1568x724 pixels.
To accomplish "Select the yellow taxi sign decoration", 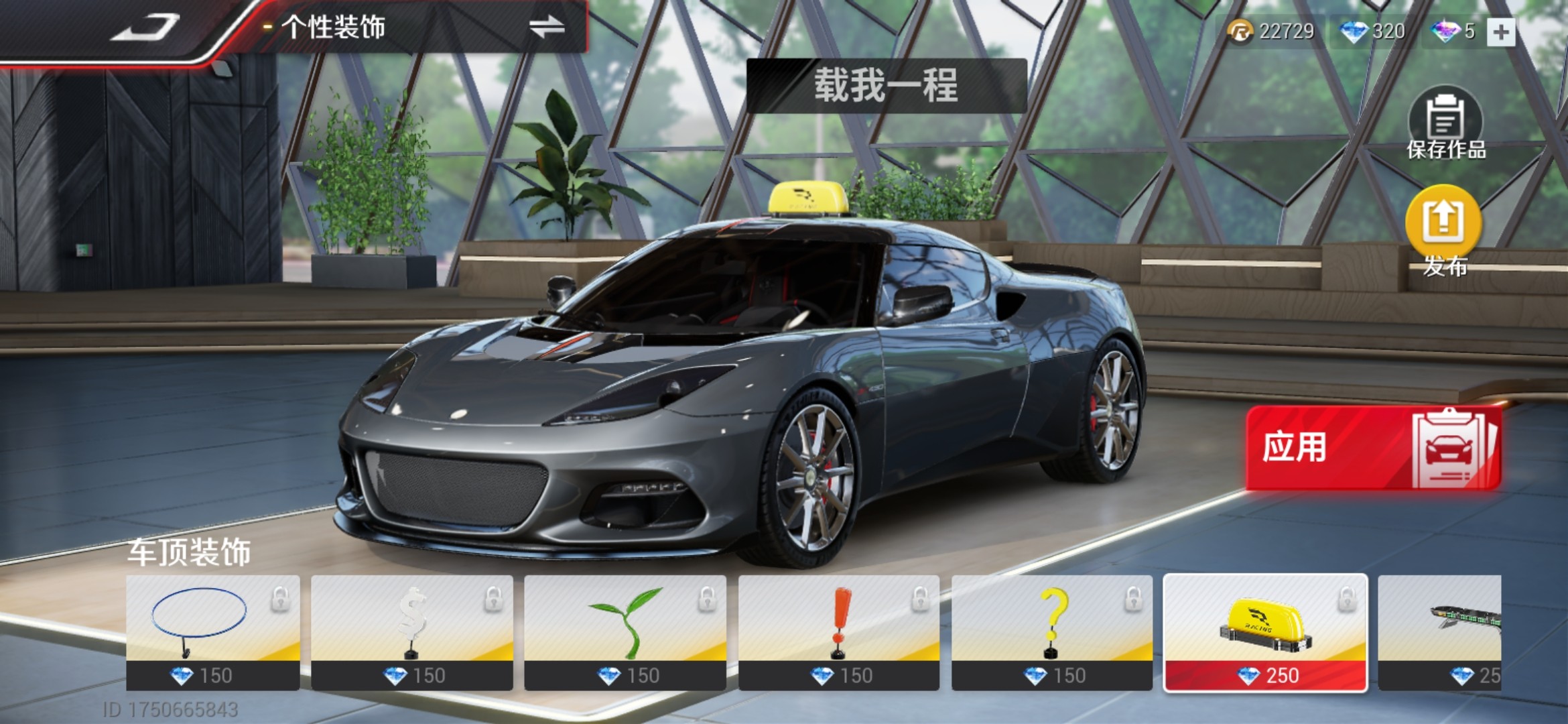I will [1265, 632].
